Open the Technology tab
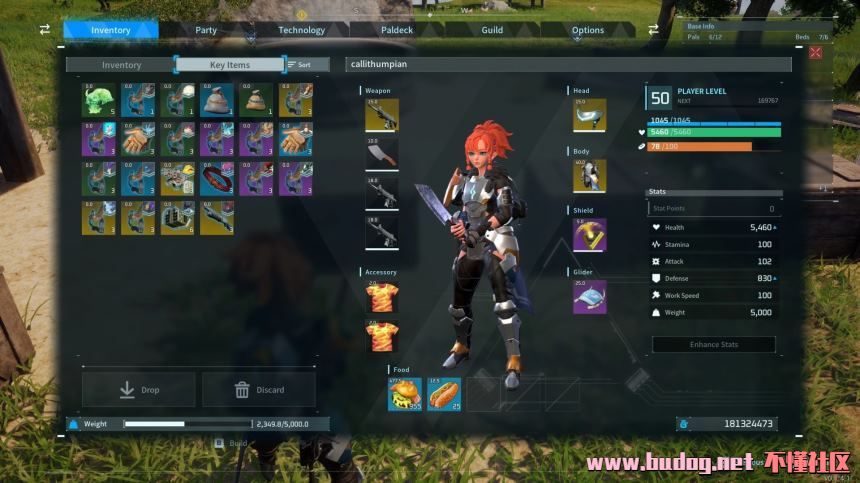Viewport: 860px width, 483px height. [x=301, y=30]
